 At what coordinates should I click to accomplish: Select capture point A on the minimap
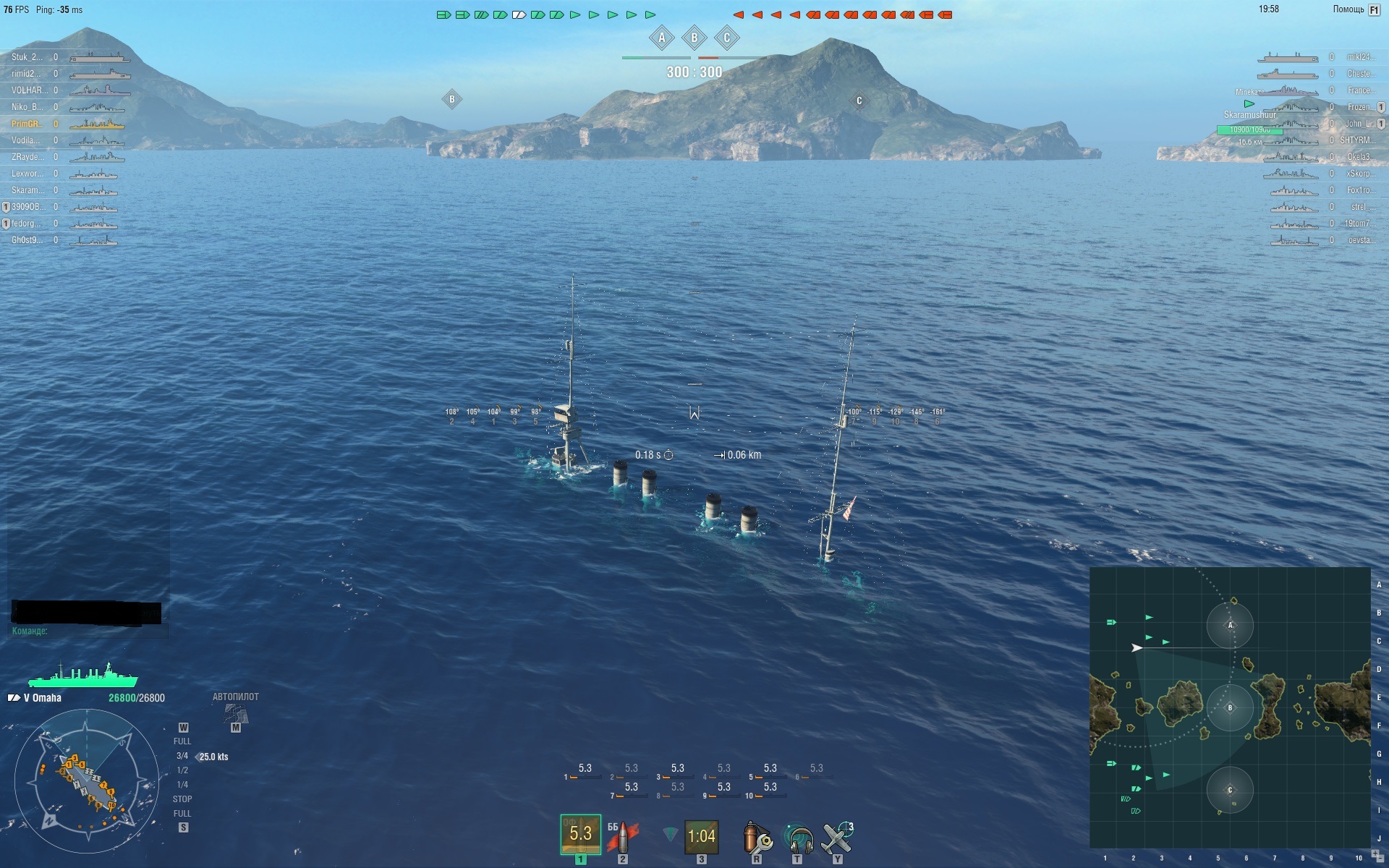(1230, 625)
